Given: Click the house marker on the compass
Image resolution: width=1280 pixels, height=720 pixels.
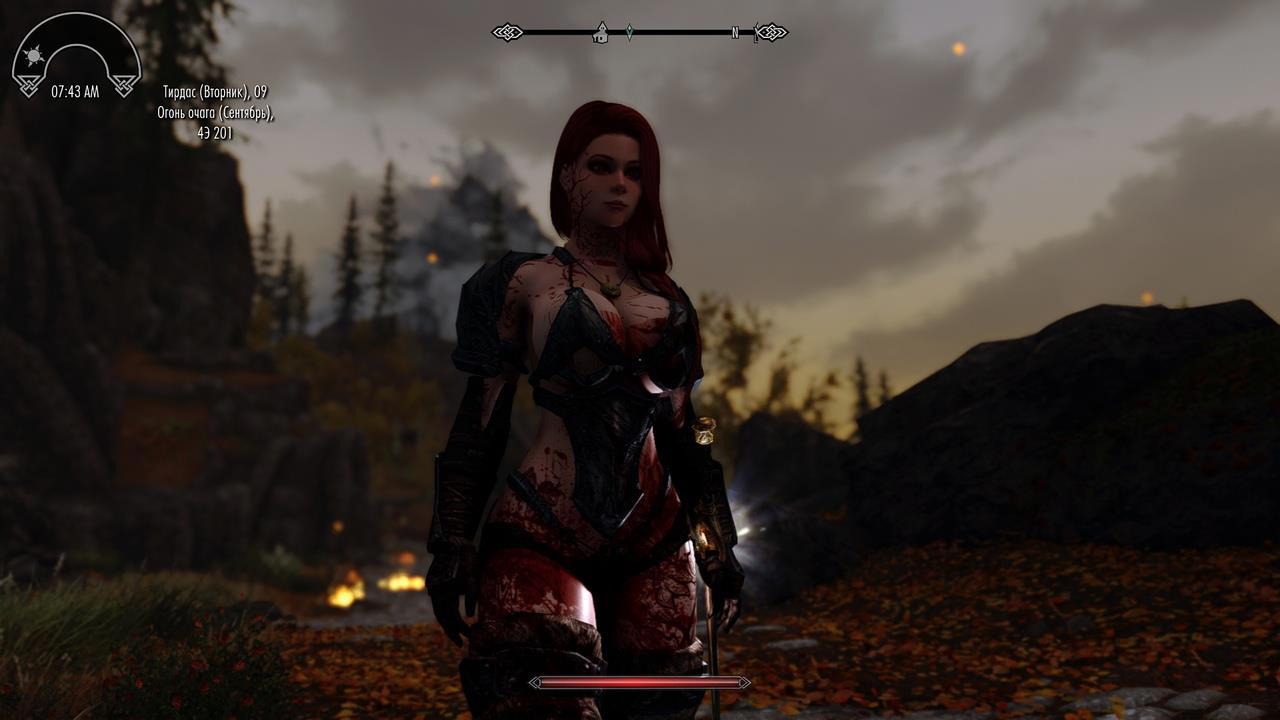Looking at the screenshot, I should pyautogui.click(x=601, y=33).
